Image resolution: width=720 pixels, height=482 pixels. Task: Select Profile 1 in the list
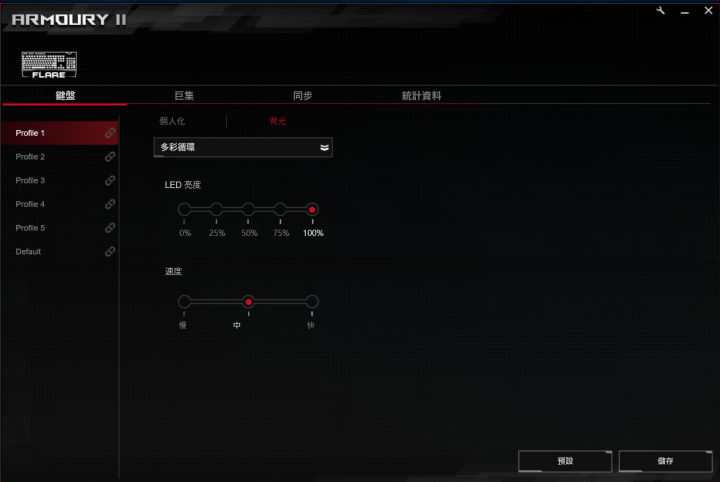(58, 133)
